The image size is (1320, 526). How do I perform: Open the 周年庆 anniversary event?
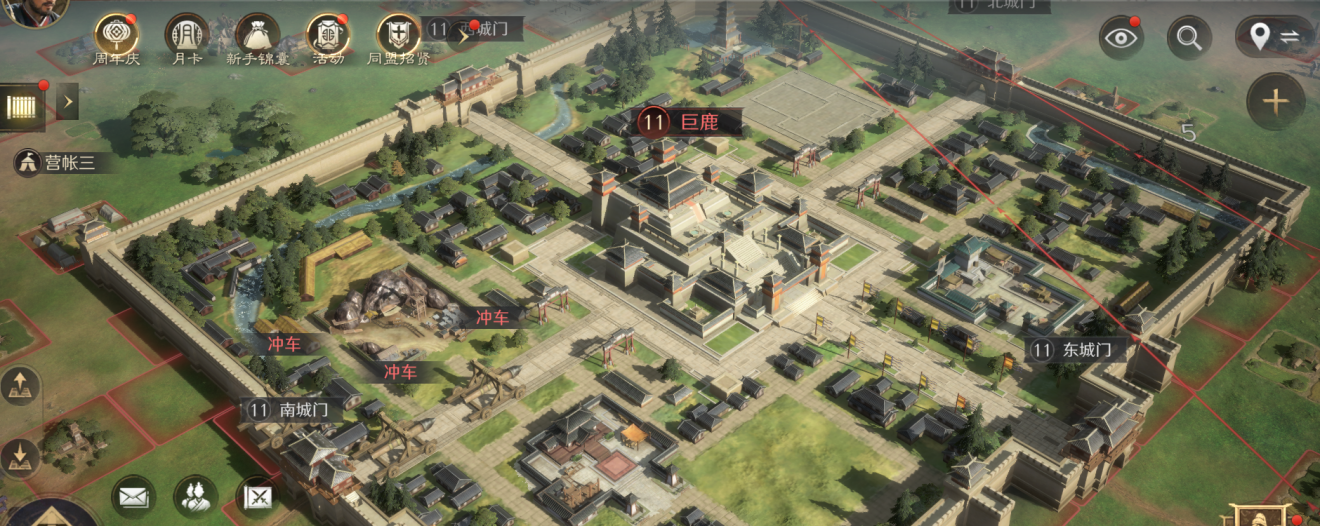click(x=117, y=35)
